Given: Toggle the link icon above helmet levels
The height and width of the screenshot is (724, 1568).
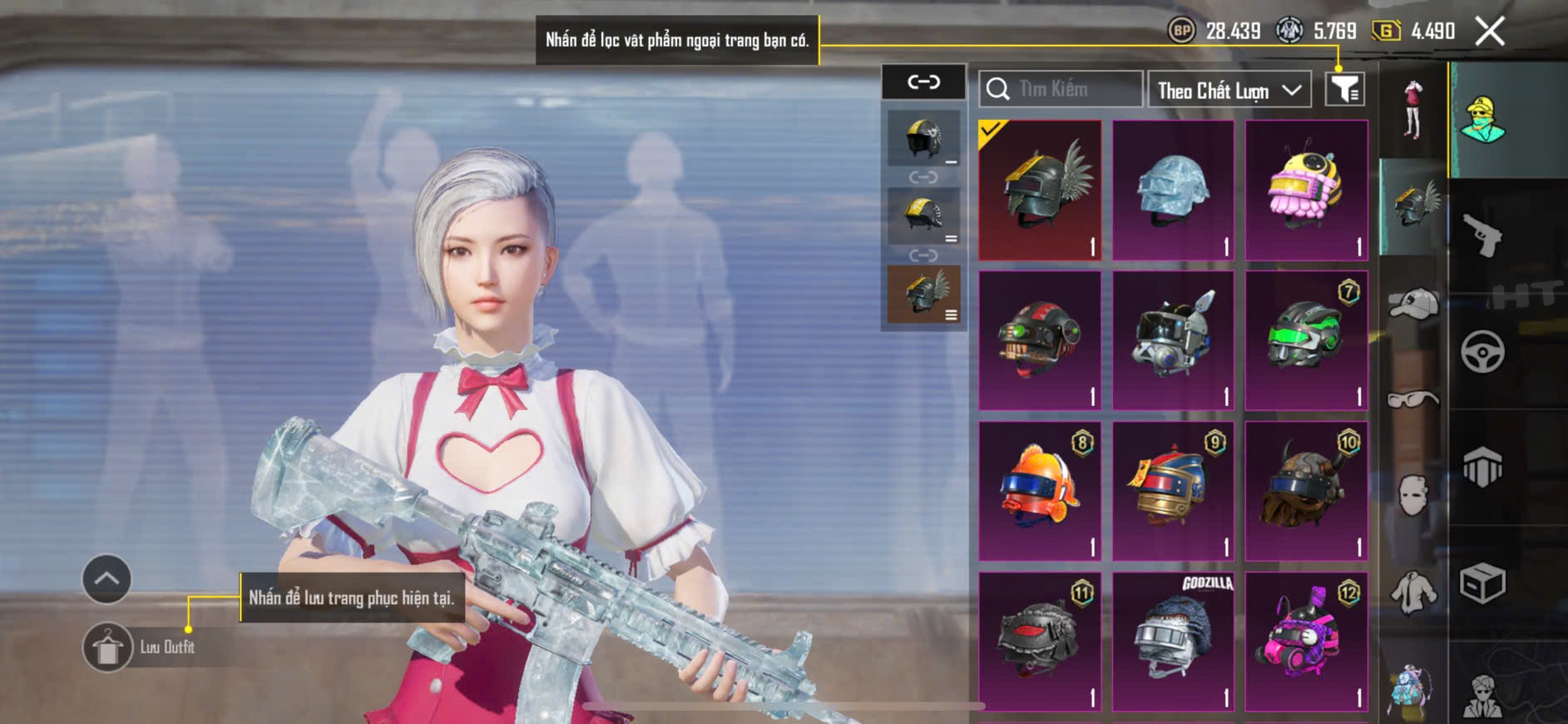Looking at the screenshot, I should [923, 82].
